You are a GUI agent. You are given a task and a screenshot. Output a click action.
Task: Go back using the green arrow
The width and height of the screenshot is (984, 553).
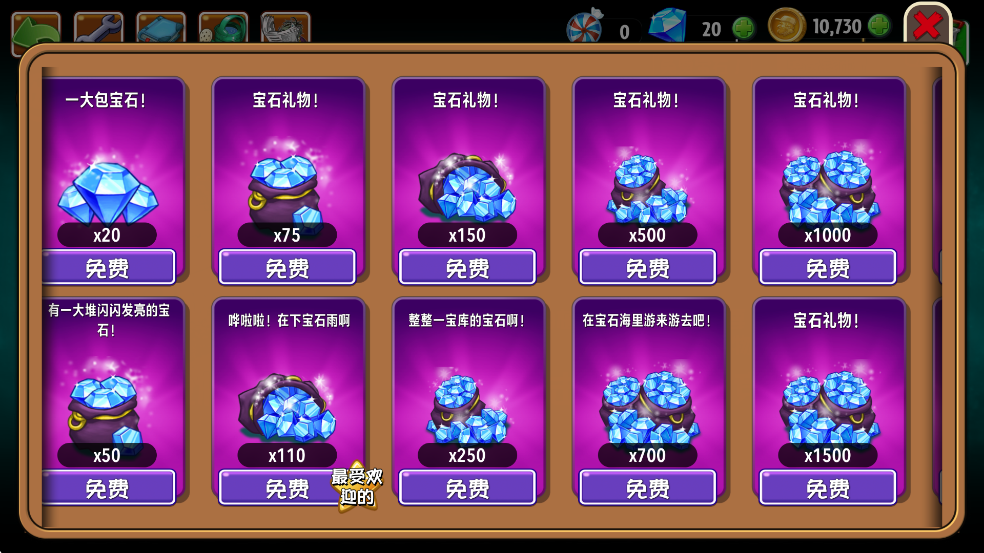[35, 28]
